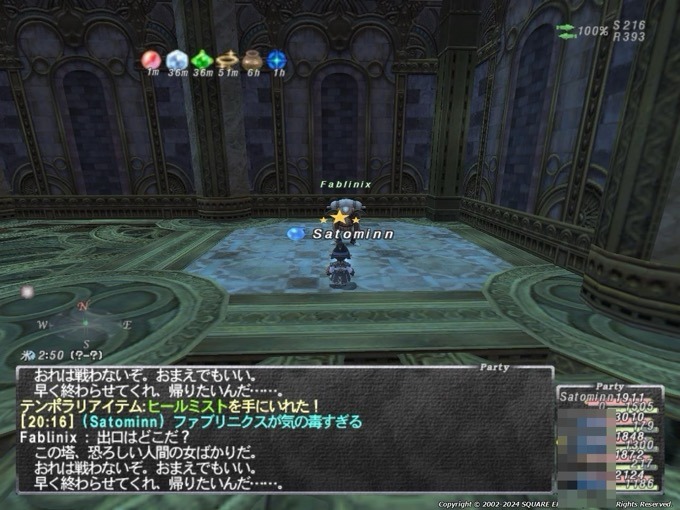
Task: Click the brown pot status icon
Action: [x=252, y=60]
